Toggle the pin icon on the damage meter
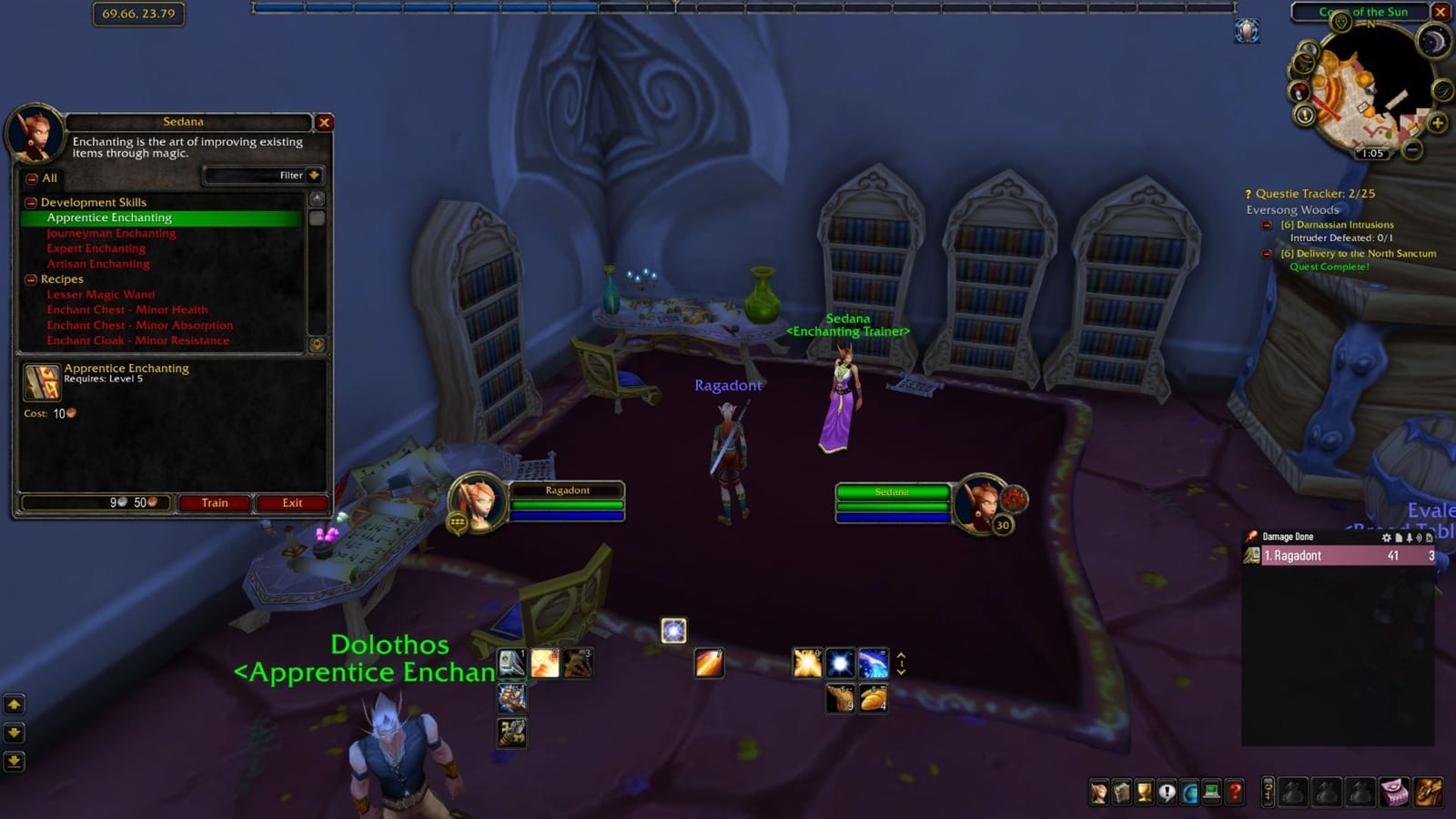This screenshot has width=1456, height=819. [1409, 537]
